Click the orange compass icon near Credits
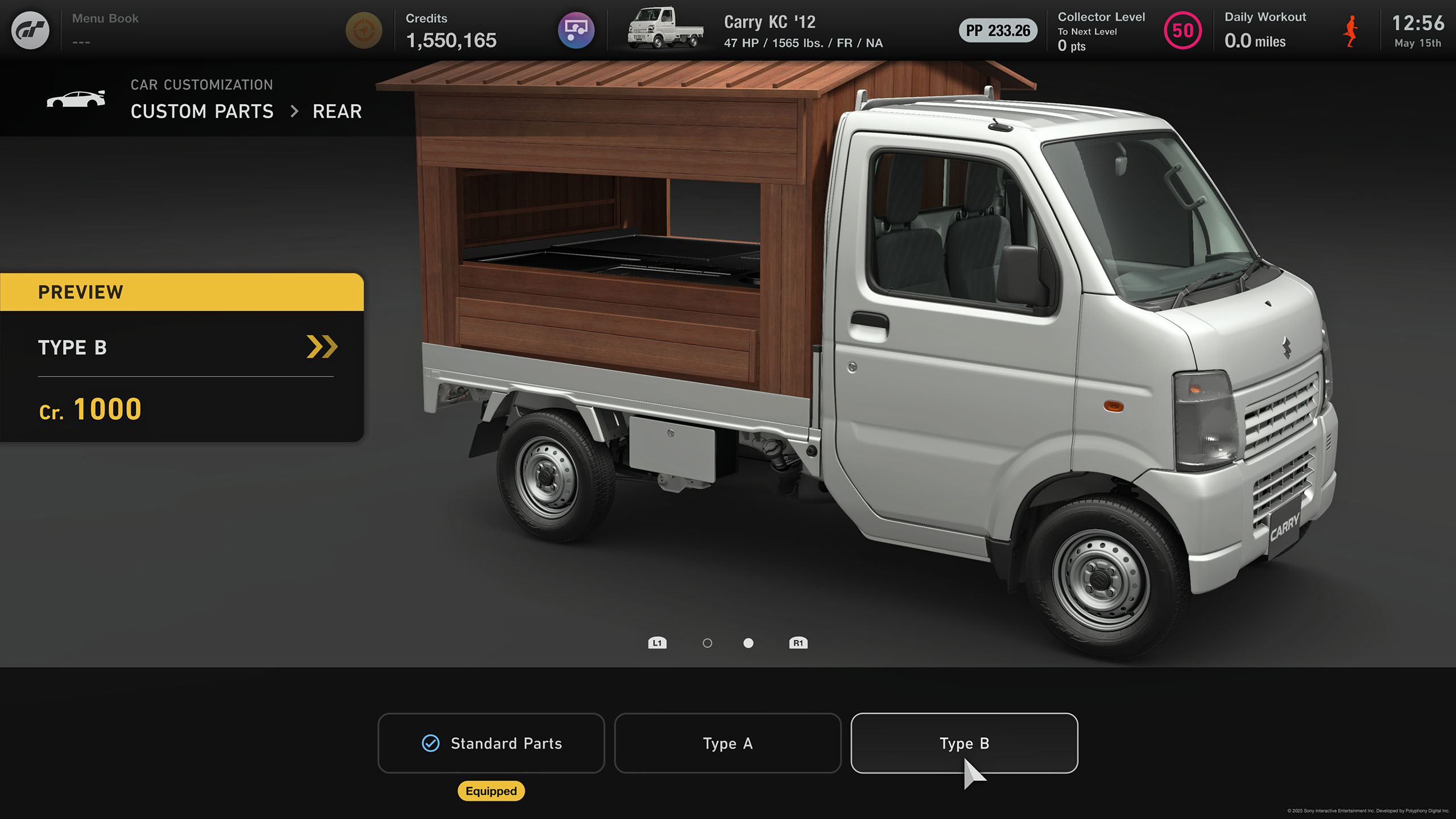 pyautogui.click(x=364, y=30)
